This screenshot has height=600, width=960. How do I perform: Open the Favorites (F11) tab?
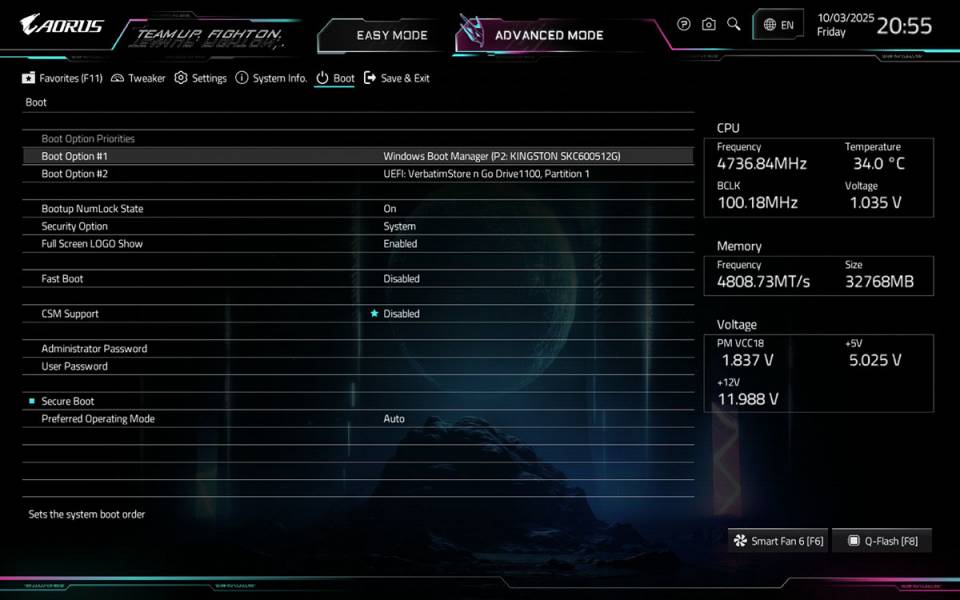(63, 78)
